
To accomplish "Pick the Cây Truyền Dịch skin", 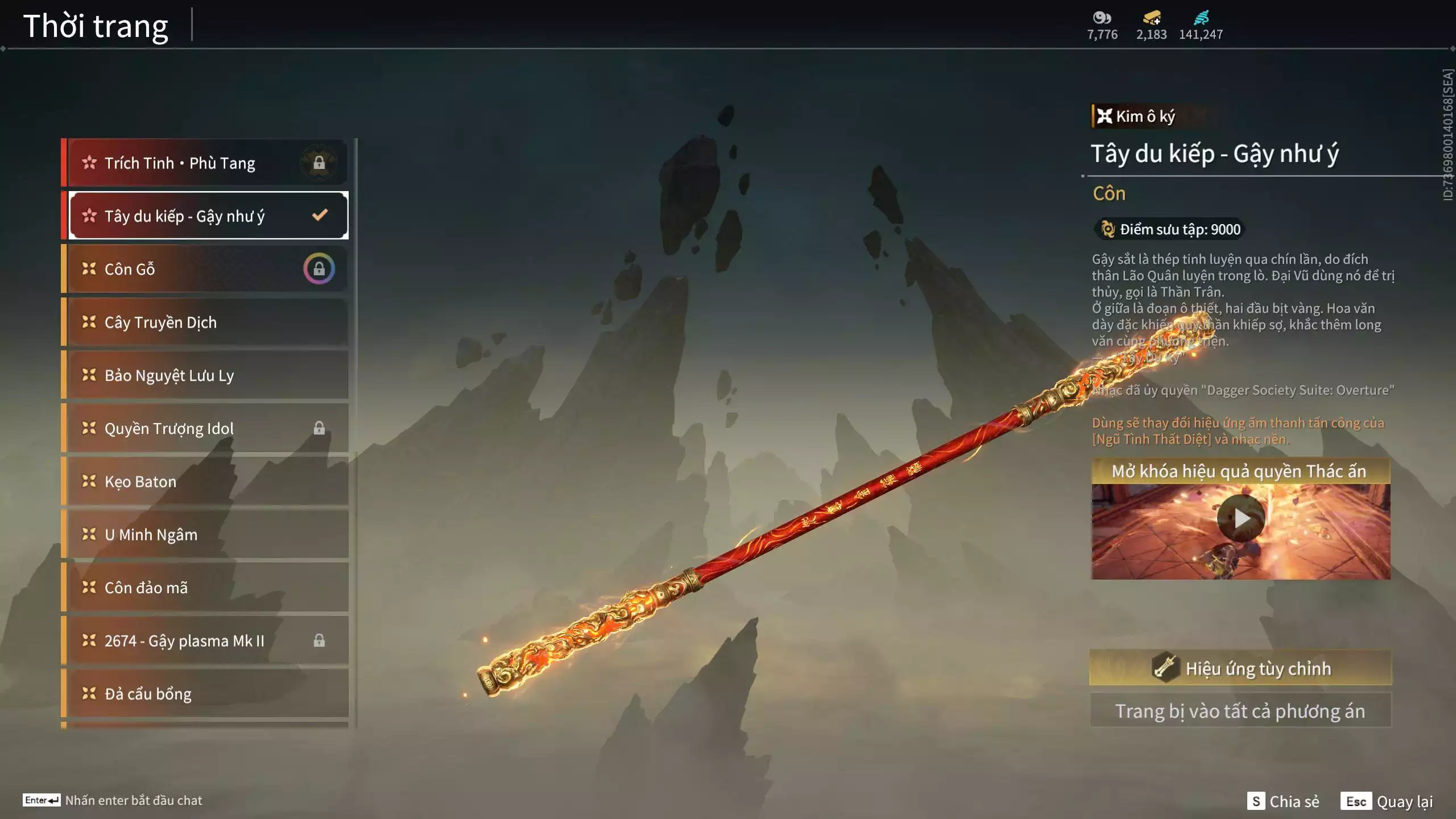I will [x=206, y=322].
